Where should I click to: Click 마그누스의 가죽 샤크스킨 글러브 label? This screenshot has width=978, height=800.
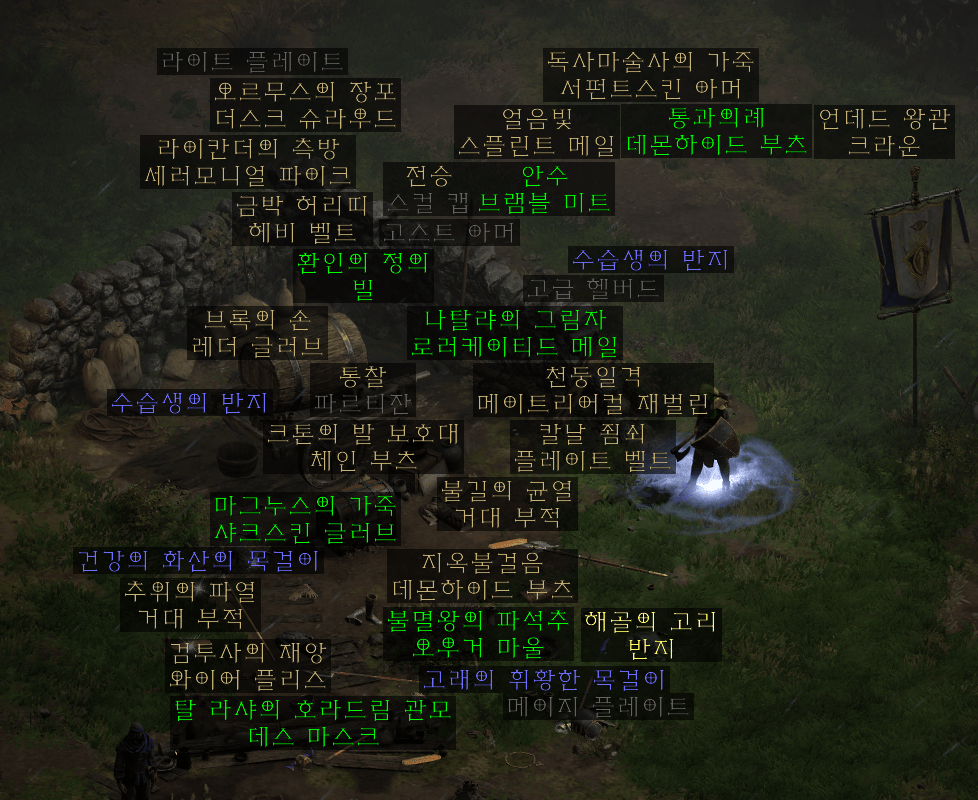(304, 517)
